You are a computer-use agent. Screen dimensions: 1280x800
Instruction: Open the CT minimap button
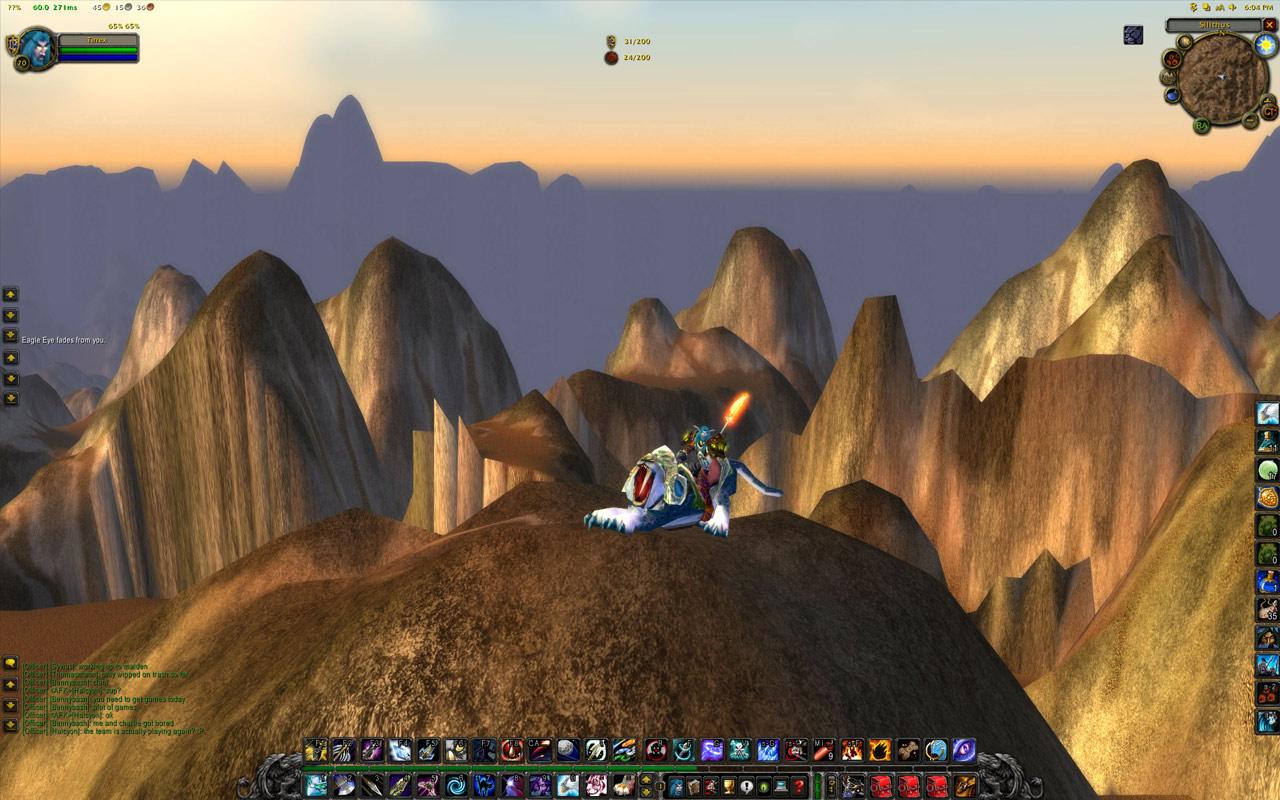pos(1269,111)
